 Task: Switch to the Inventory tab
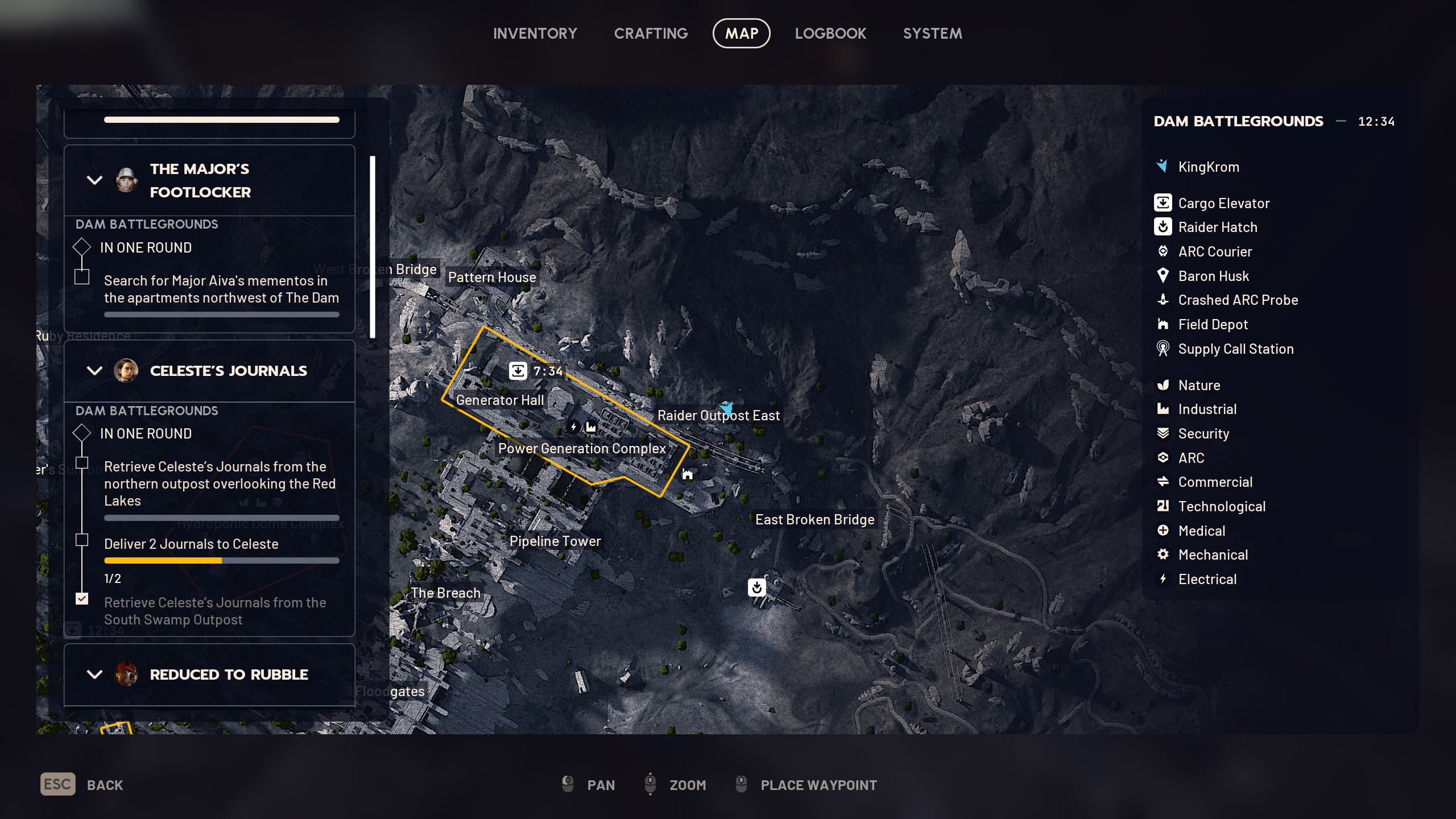(535, 33)
